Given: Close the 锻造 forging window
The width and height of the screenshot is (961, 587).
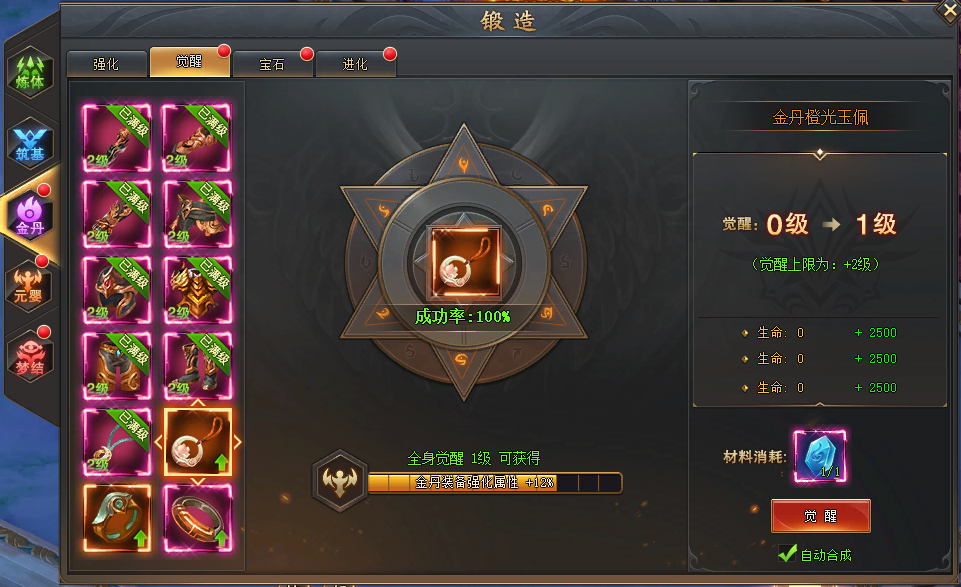Looking at the screenshot, I should (x=948, y=11).
